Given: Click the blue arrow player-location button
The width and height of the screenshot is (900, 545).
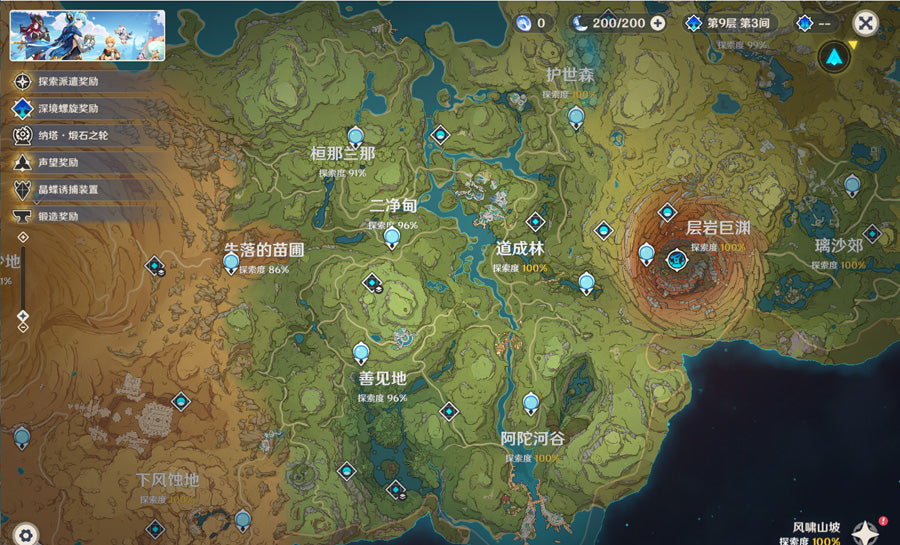Looking at the screenshot, I should tap(833, 57).
